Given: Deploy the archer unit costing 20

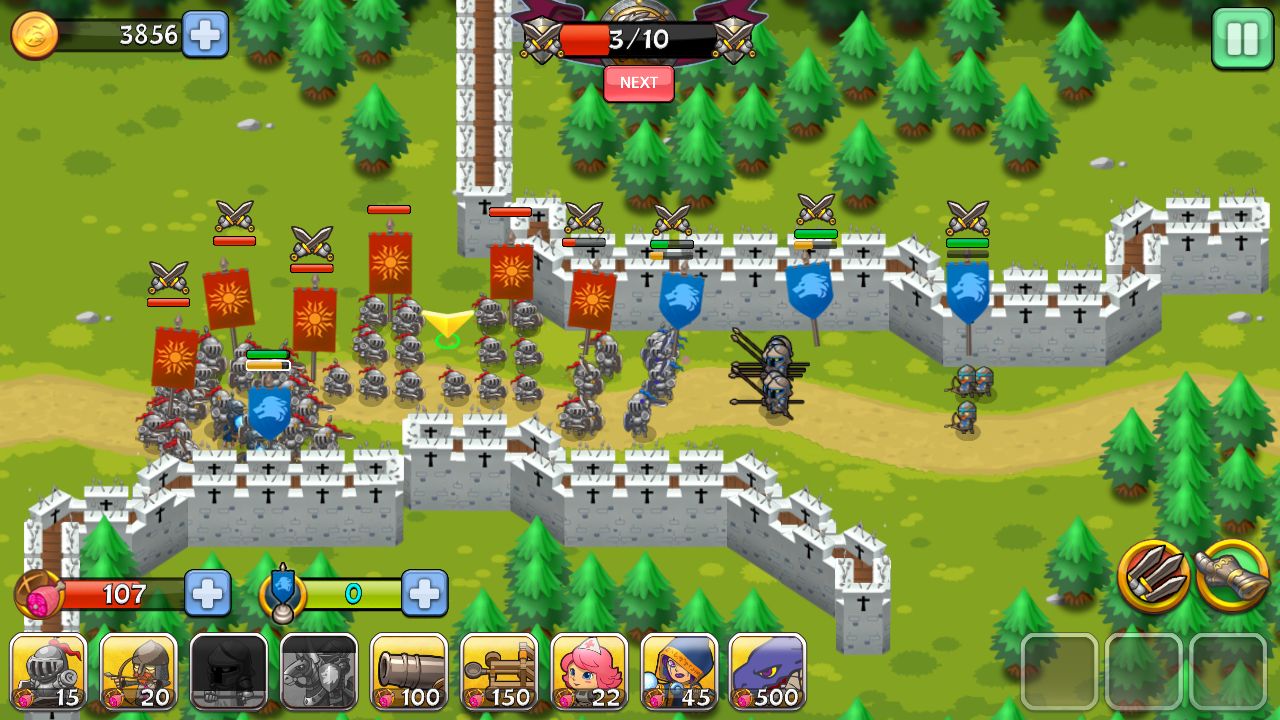Looking at the screenshot, I should [x=138, y=672].
